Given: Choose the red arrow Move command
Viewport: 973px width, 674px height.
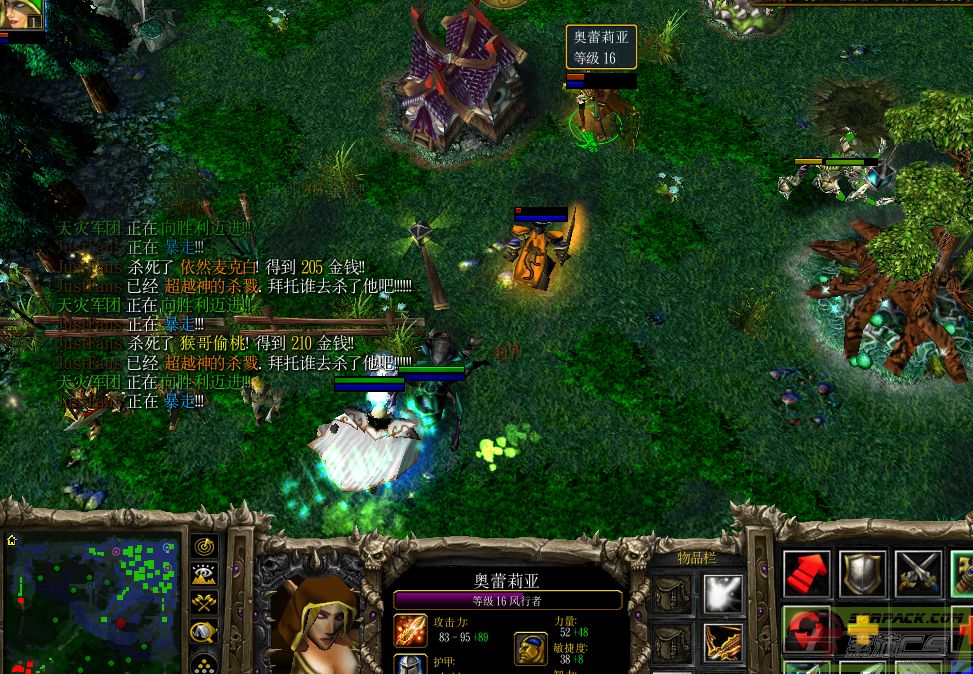Looking at the screenshot, I should click(807, 573).
